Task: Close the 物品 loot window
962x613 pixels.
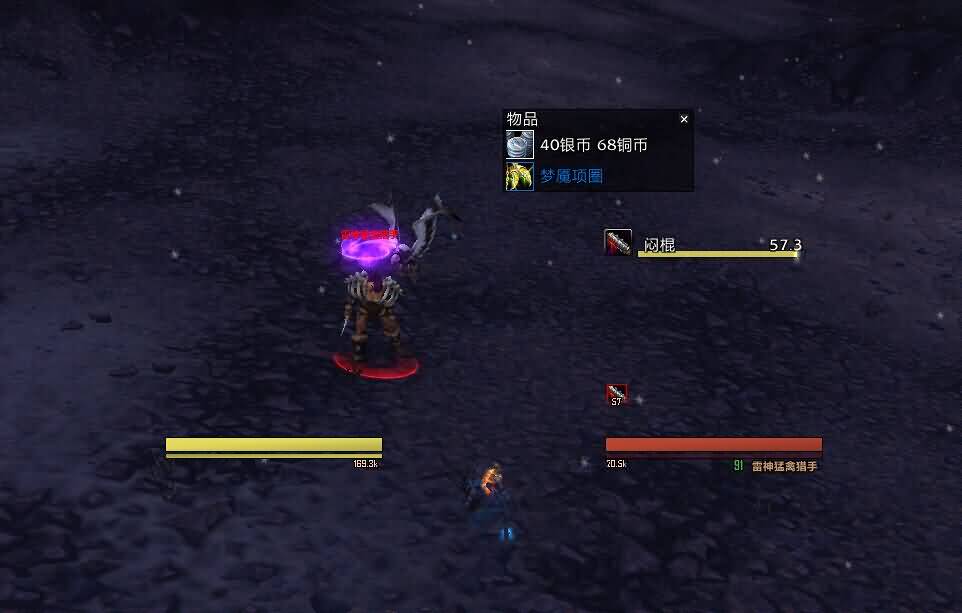Action: tap(684, 119)
